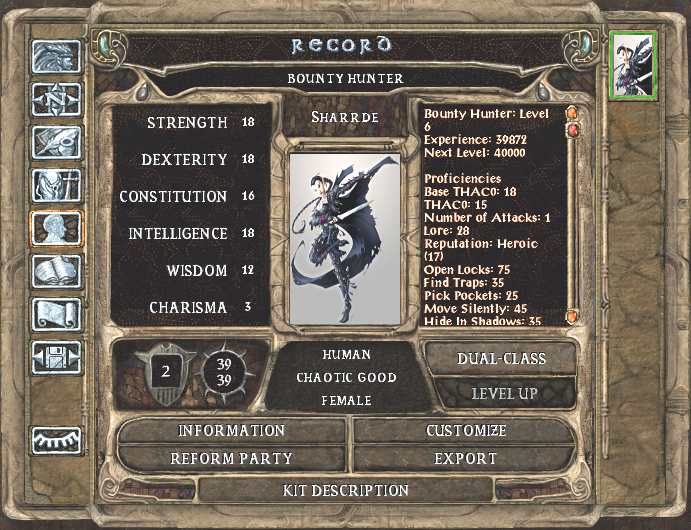
Task: Choose Customize for this character
Action: [x=465, y=431]
